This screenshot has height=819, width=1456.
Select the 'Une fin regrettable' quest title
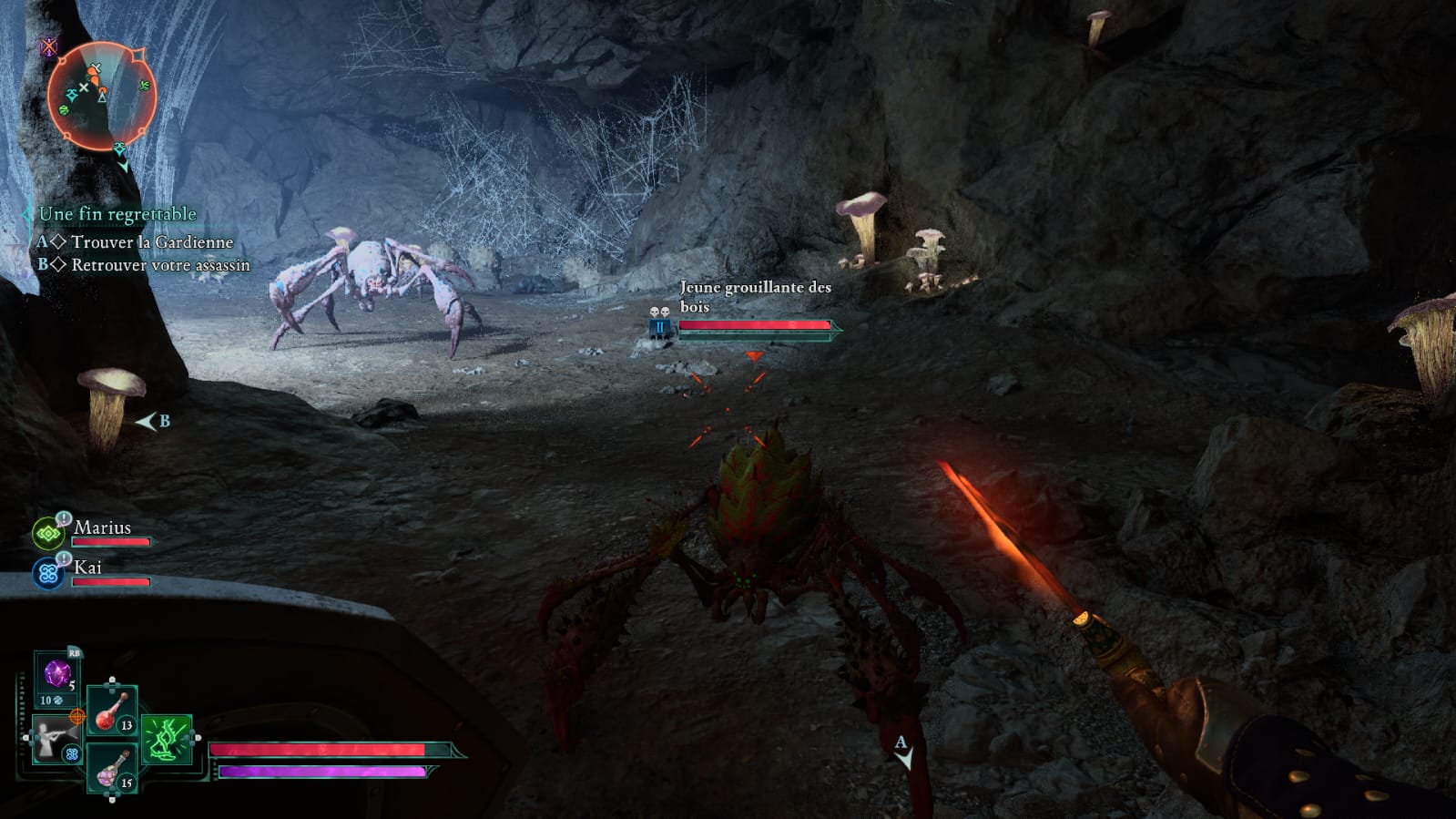tap(117, 214)
